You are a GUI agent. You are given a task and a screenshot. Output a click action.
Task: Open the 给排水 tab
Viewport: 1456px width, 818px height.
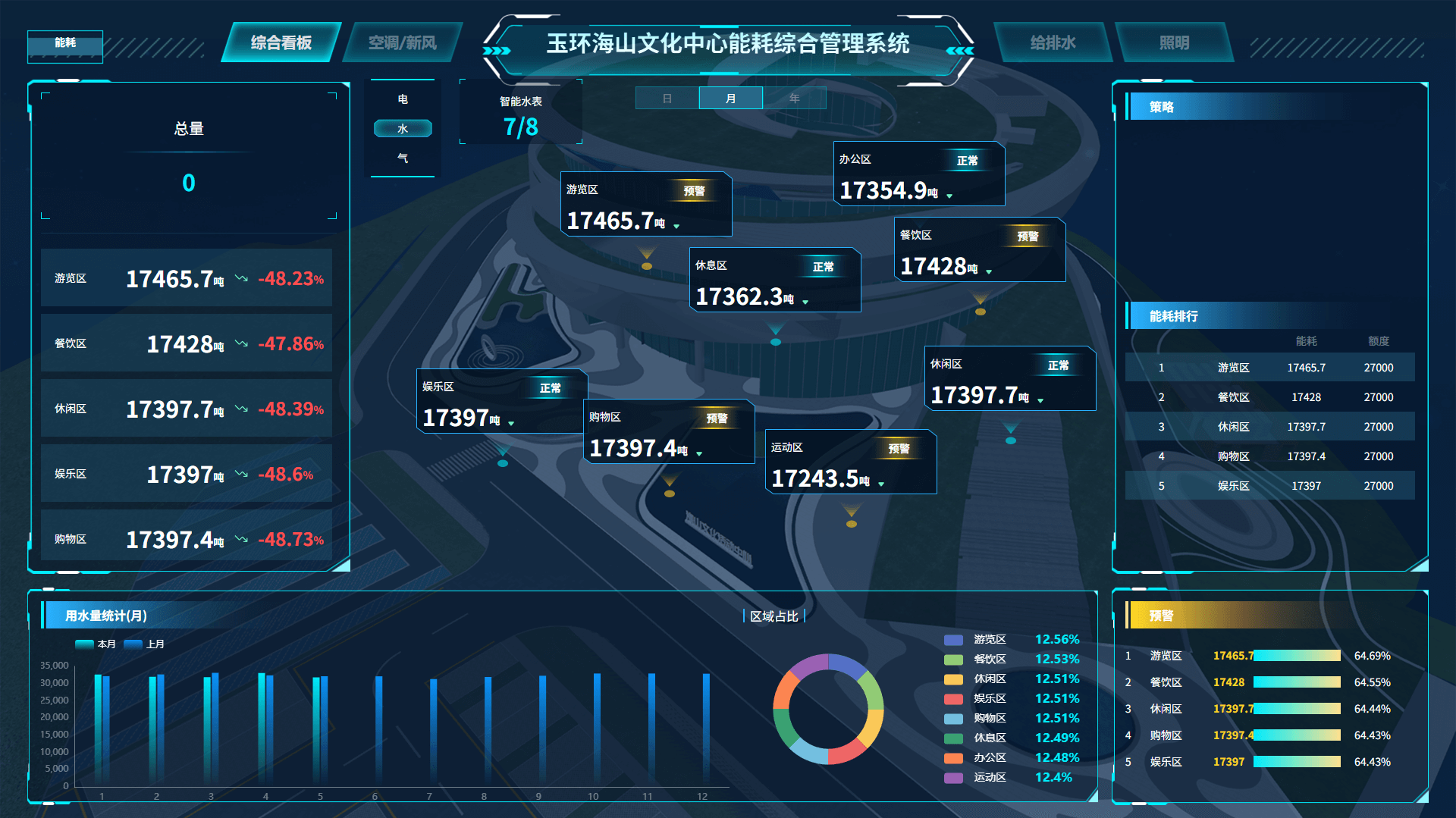[1053, 43]
